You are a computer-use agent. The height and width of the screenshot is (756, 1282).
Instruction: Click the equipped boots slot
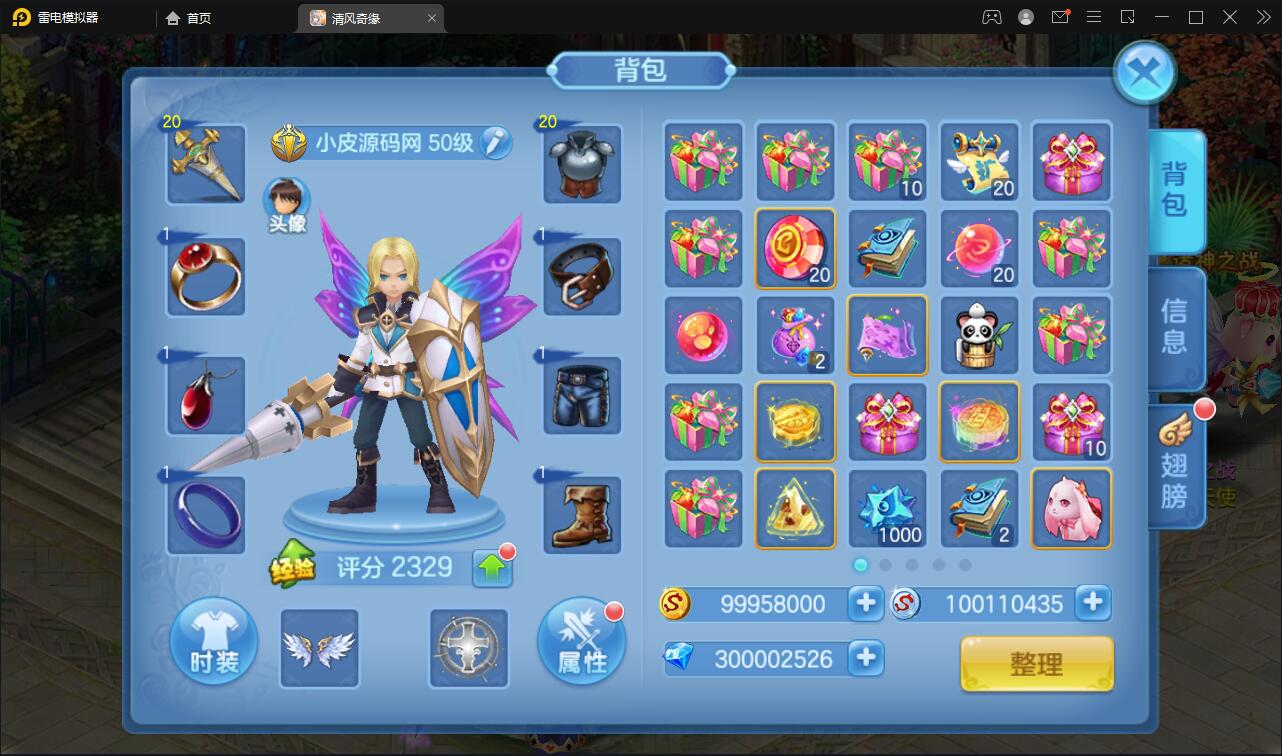click(582, 515)
